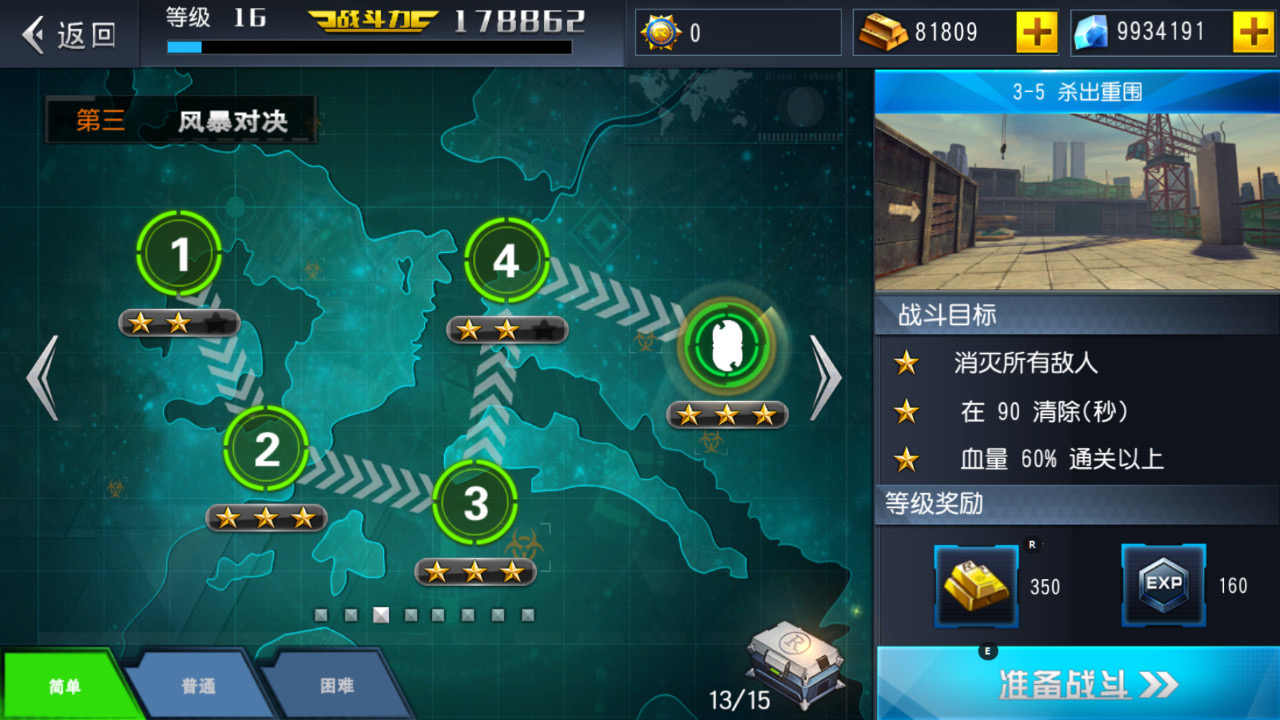Open chapter 第三 风暴对决 title banner
This screenshot has height=720, width=1280.
point(180,122)
